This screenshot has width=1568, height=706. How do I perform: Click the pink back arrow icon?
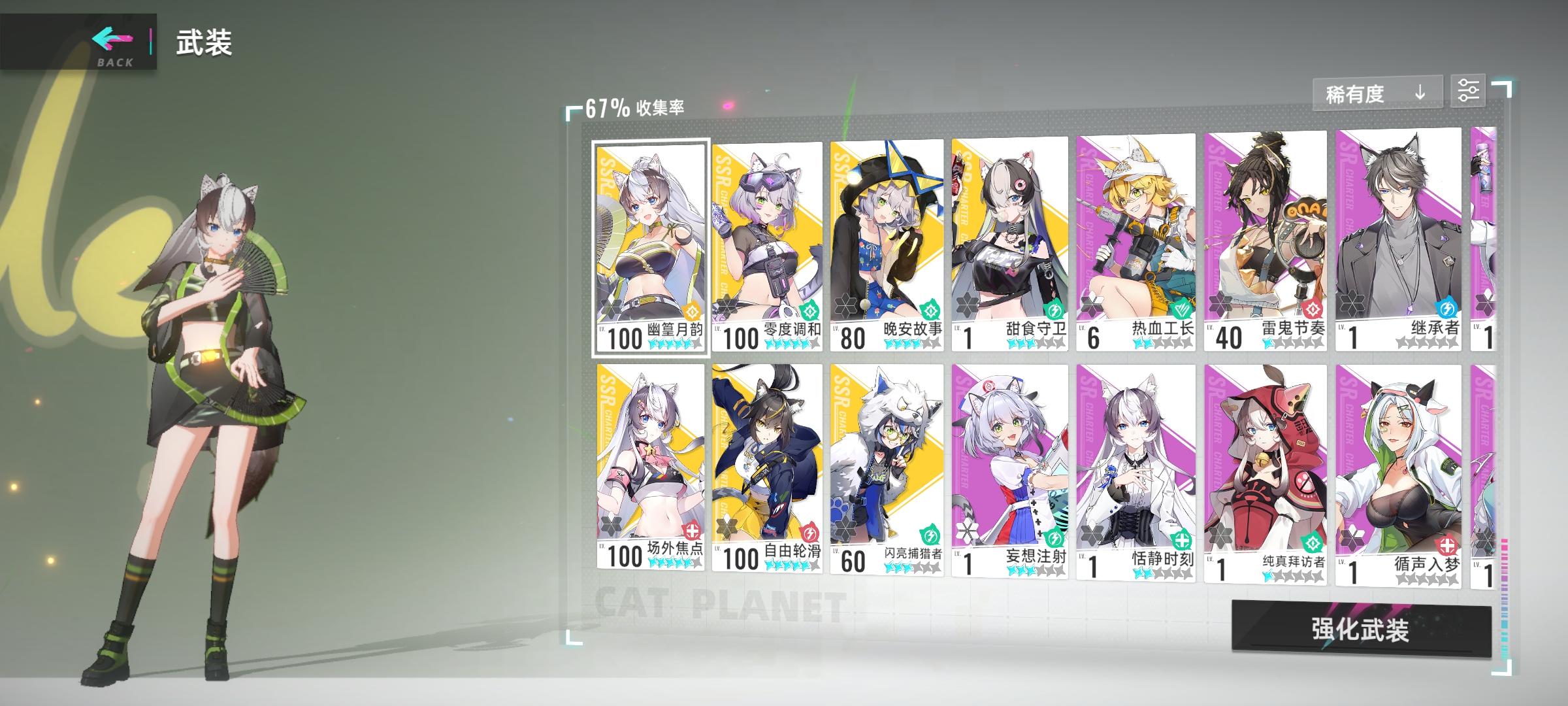click(x=114, y=39)
